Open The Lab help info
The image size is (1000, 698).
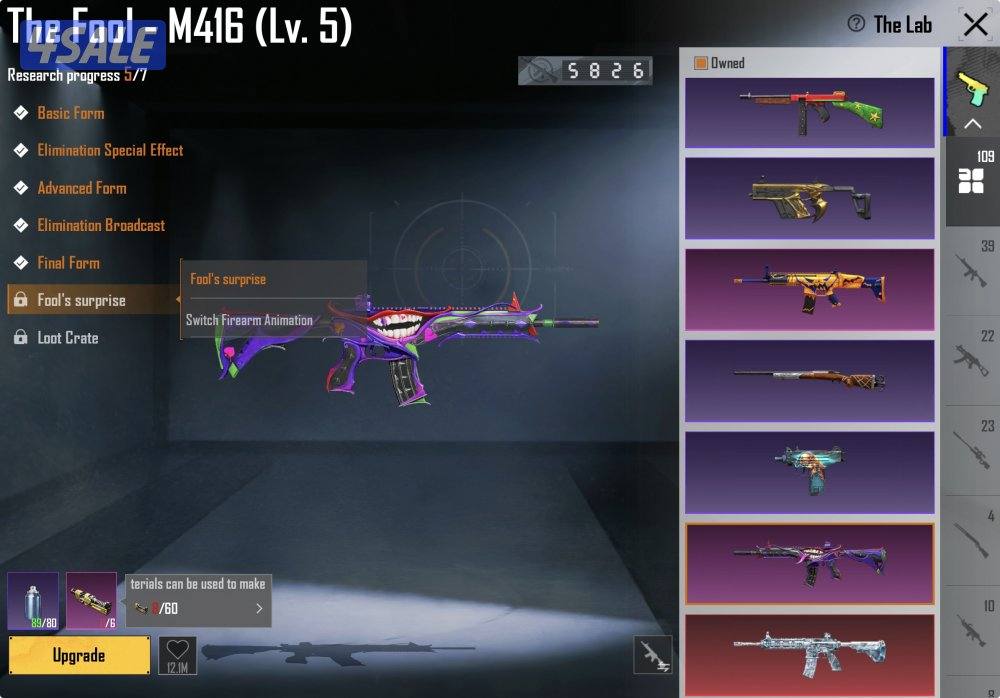pos(856,24)
